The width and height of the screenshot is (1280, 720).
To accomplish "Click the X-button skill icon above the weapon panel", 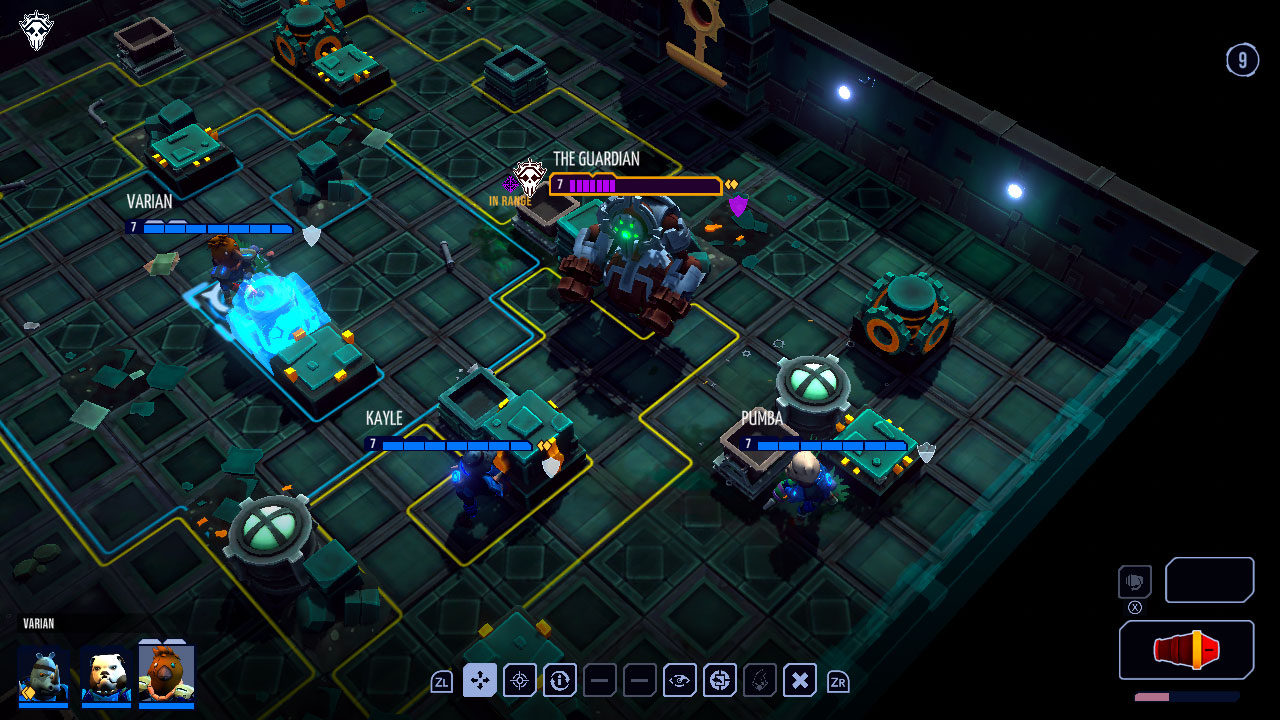I will click(1133, 582).
